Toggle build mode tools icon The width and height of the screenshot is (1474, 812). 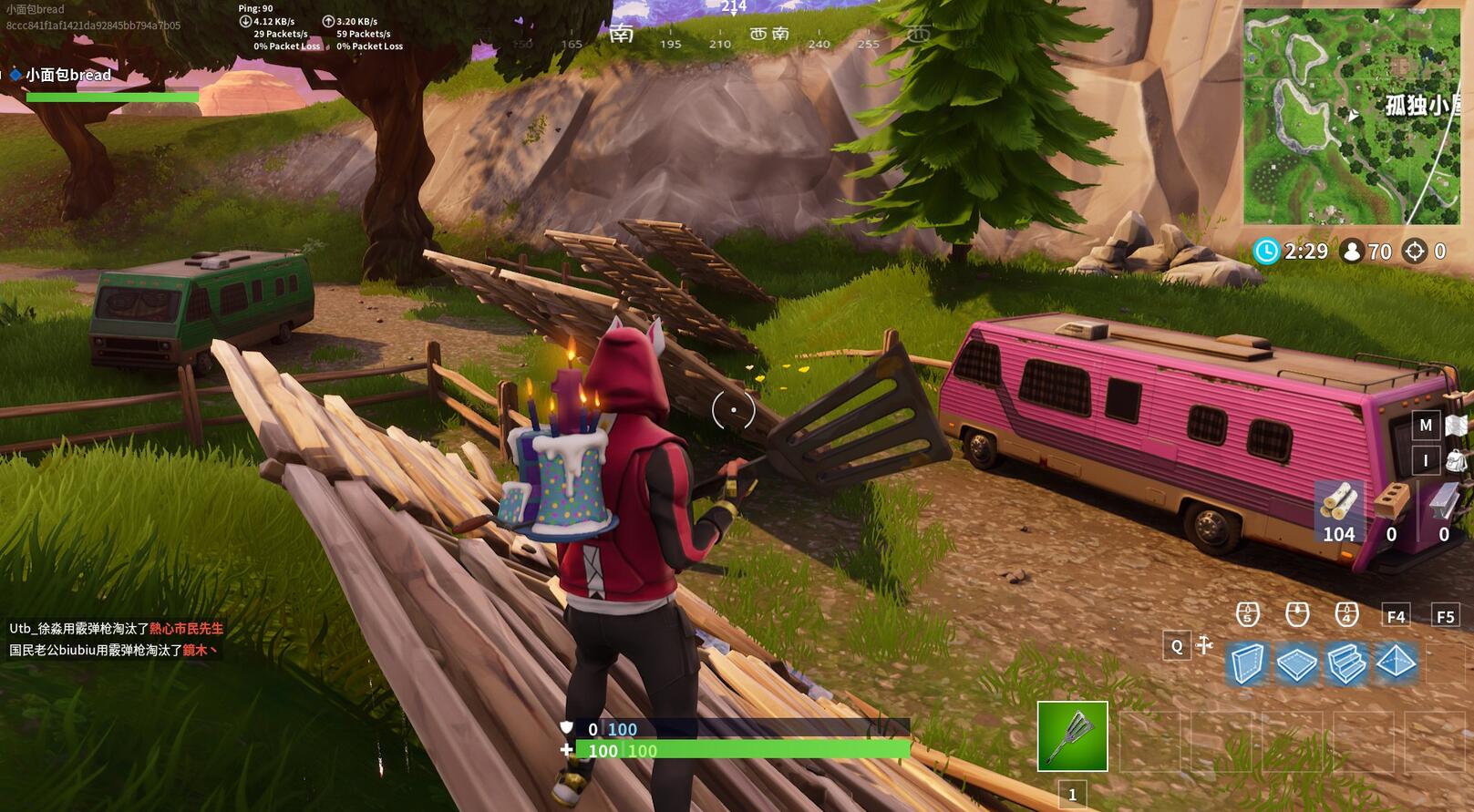1204,645
